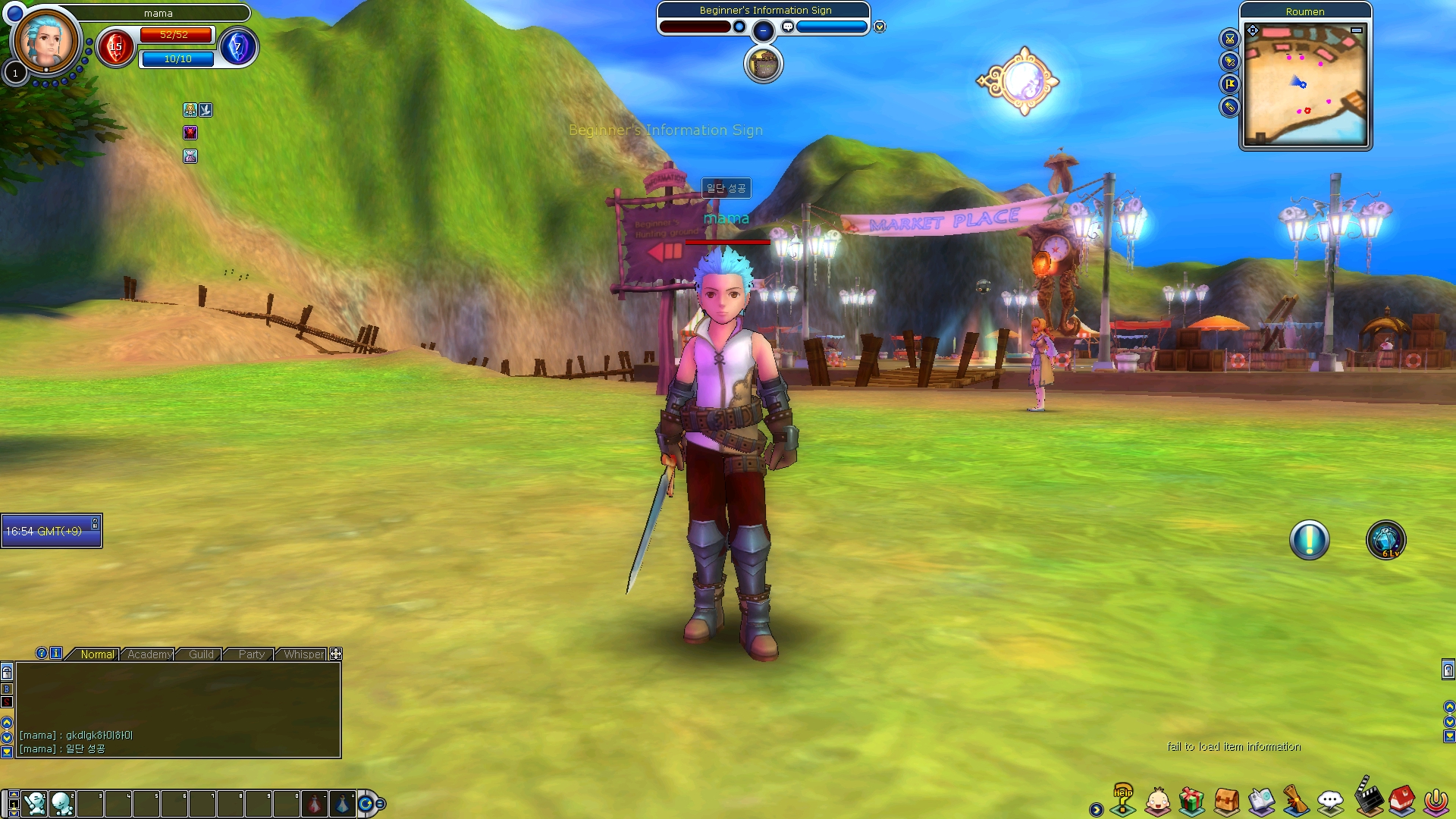Screen dimensions: 1456x819
Task: Open the quest journal book icon
Action: click(x=1263, y=799)
